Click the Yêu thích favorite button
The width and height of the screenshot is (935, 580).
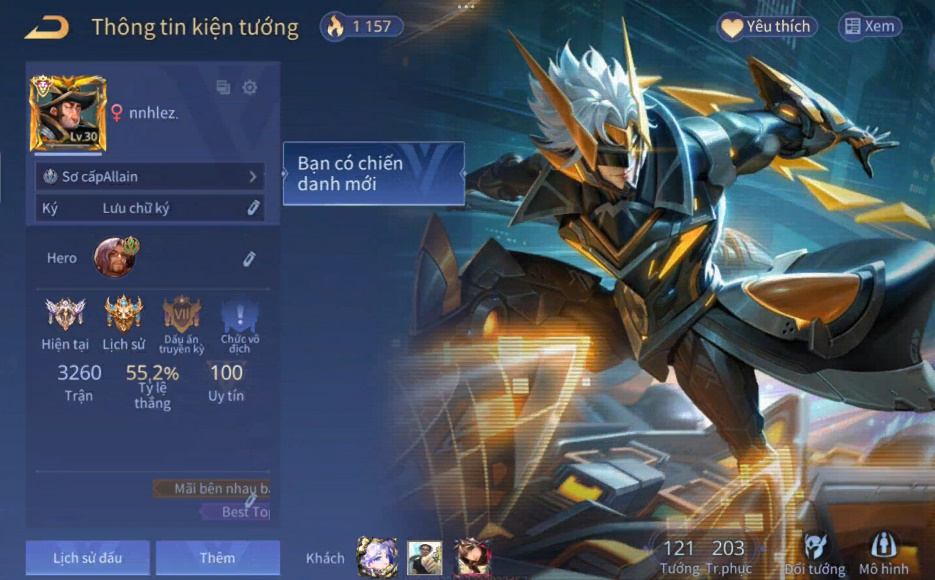(x=767, y=27)
